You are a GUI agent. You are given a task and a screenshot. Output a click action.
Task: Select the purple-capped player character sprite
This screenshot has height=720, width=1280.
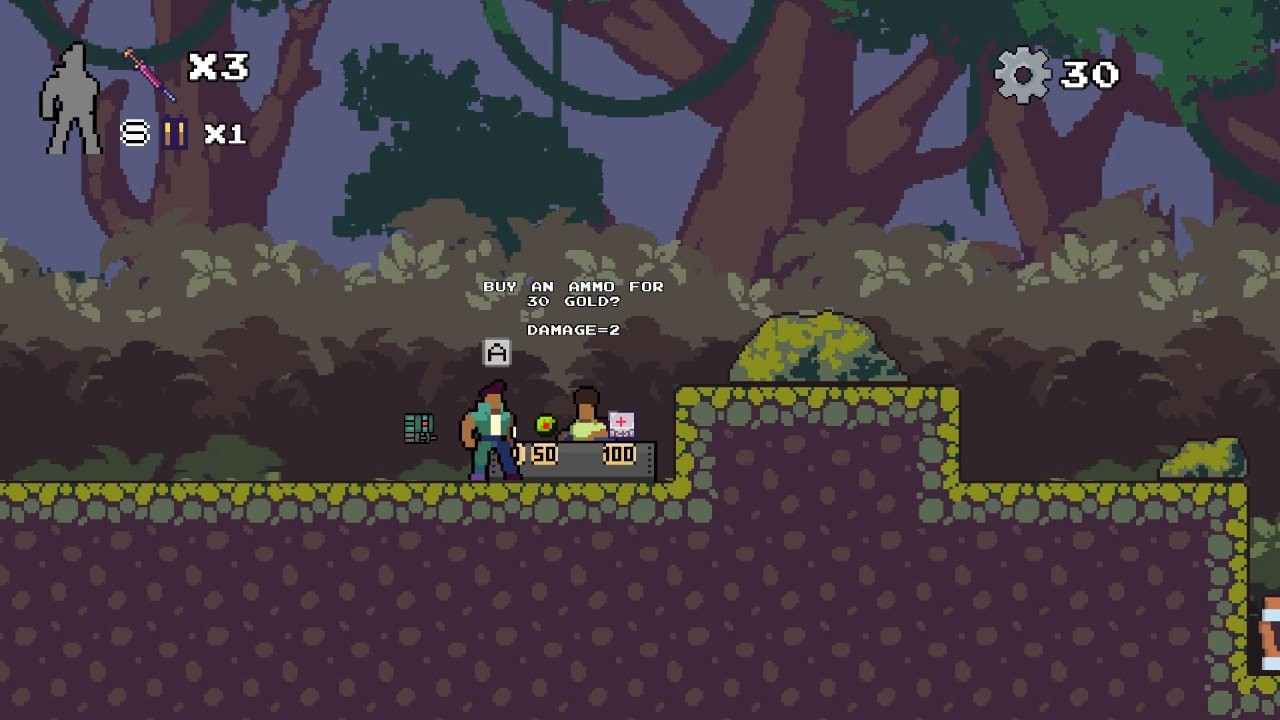[x=490, y=430]
